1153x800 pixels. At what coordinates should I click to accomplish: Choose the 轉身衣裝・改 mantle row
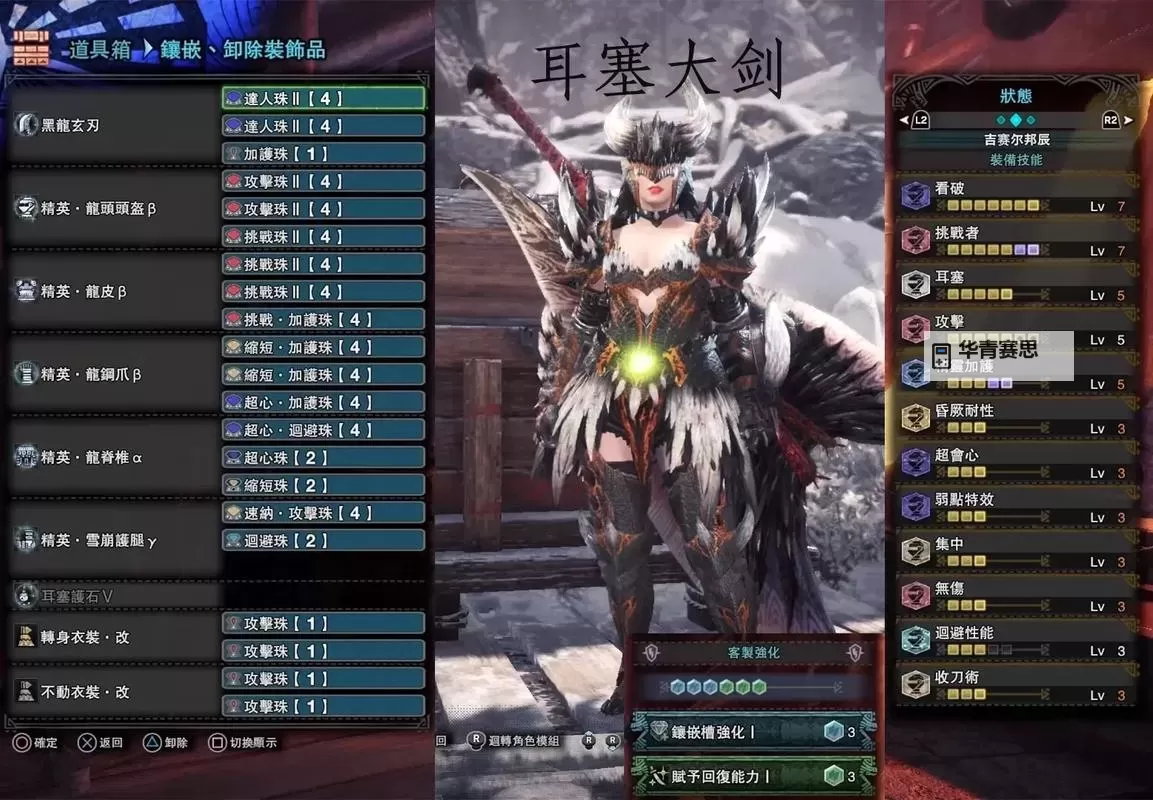pos(112,637)
